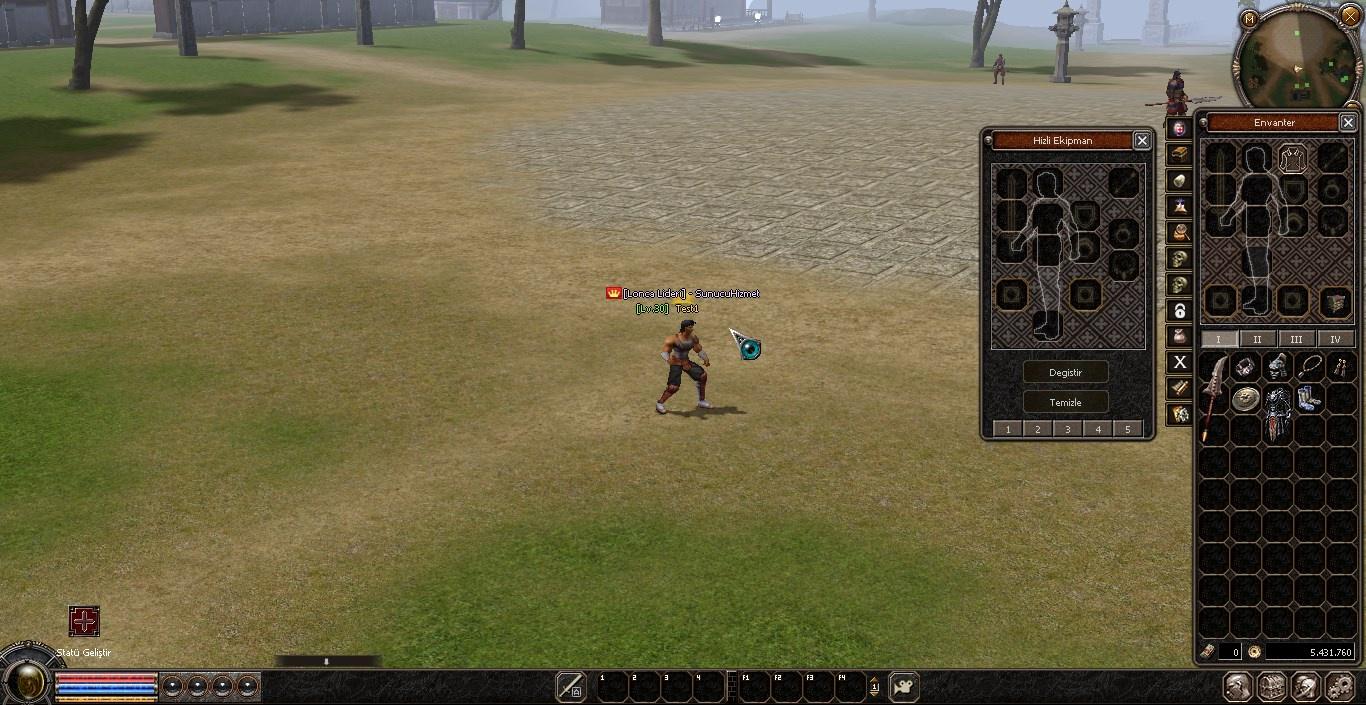This screenshot has width=1366, height=705.
Task: Click the treasure chest icon on side toolbar
Action: [1180, 155]
